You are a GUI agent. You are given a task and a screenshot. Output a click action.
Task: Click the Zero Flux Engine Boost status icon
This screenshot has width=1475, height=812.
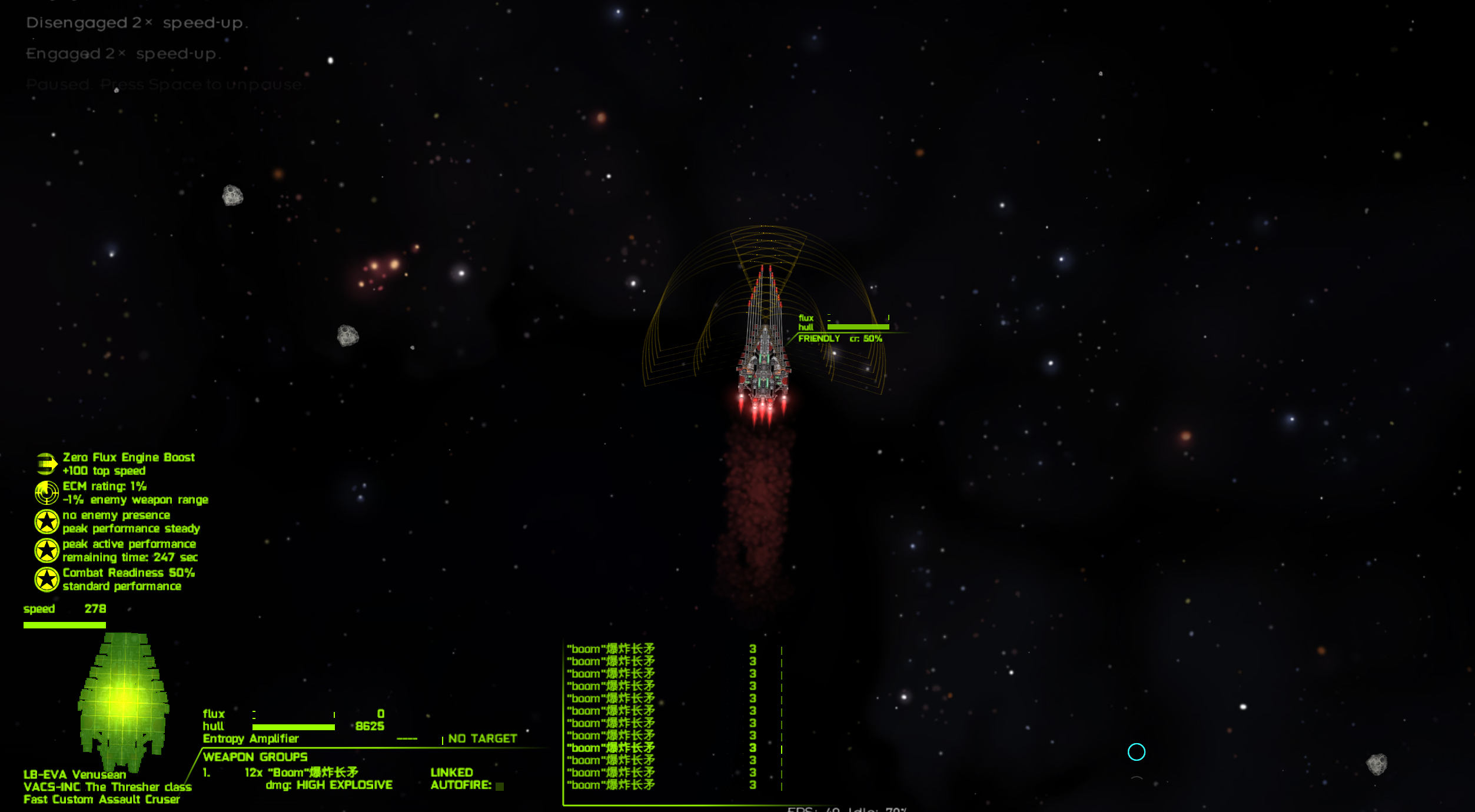[x=46, y=464]
